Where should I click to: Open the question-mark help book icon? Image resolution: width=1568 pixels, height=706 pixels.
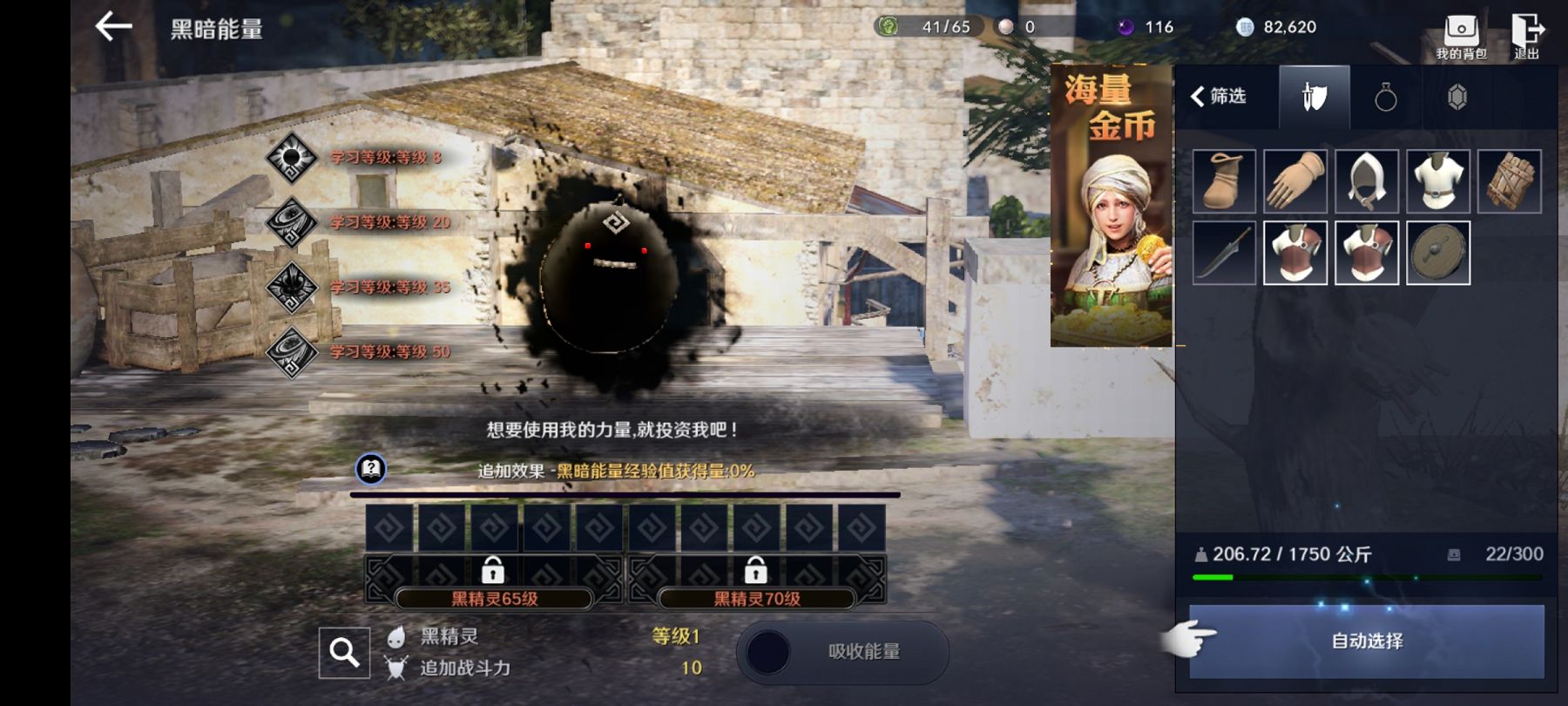371,469
